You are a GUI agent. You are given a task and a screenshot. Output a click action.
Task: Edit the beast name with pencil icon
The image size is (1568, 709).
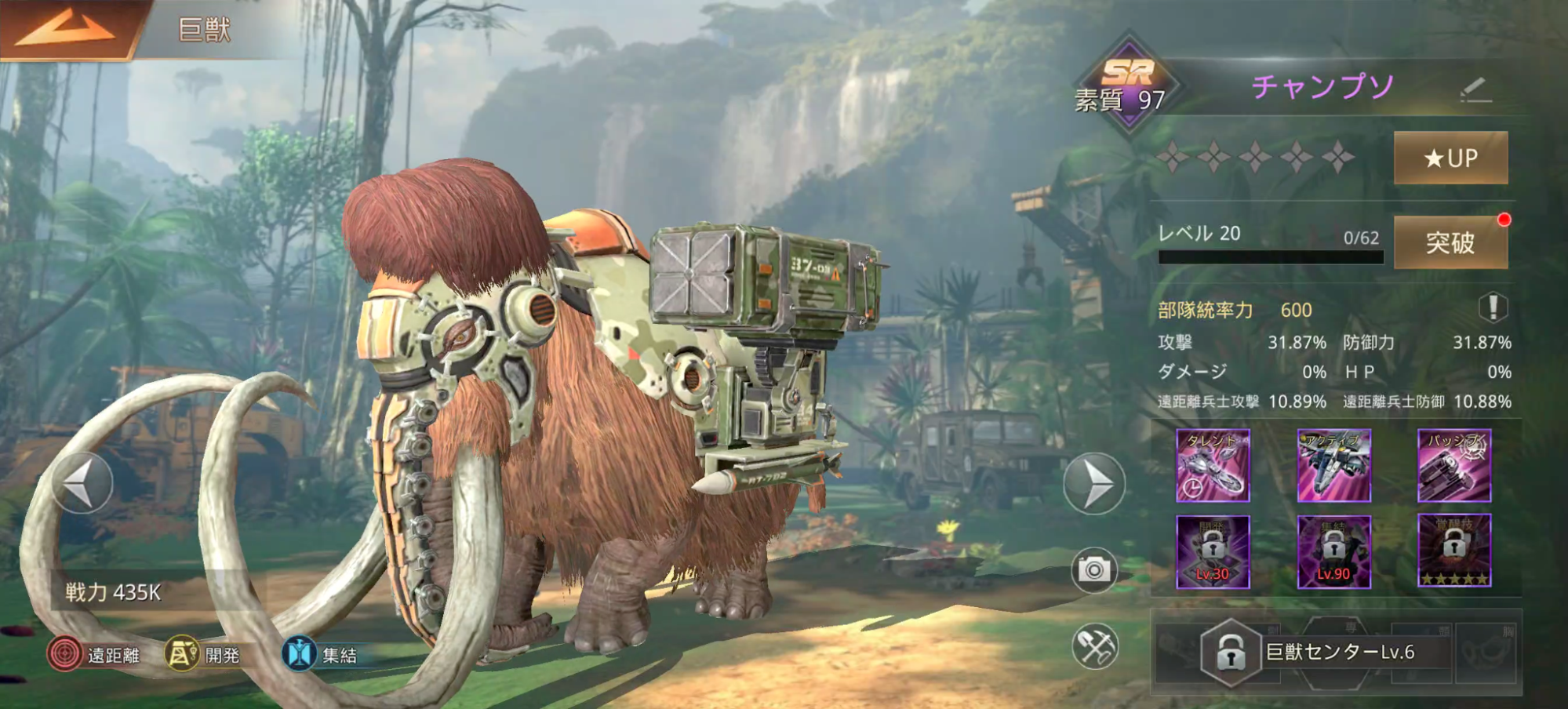point(1475,90)
